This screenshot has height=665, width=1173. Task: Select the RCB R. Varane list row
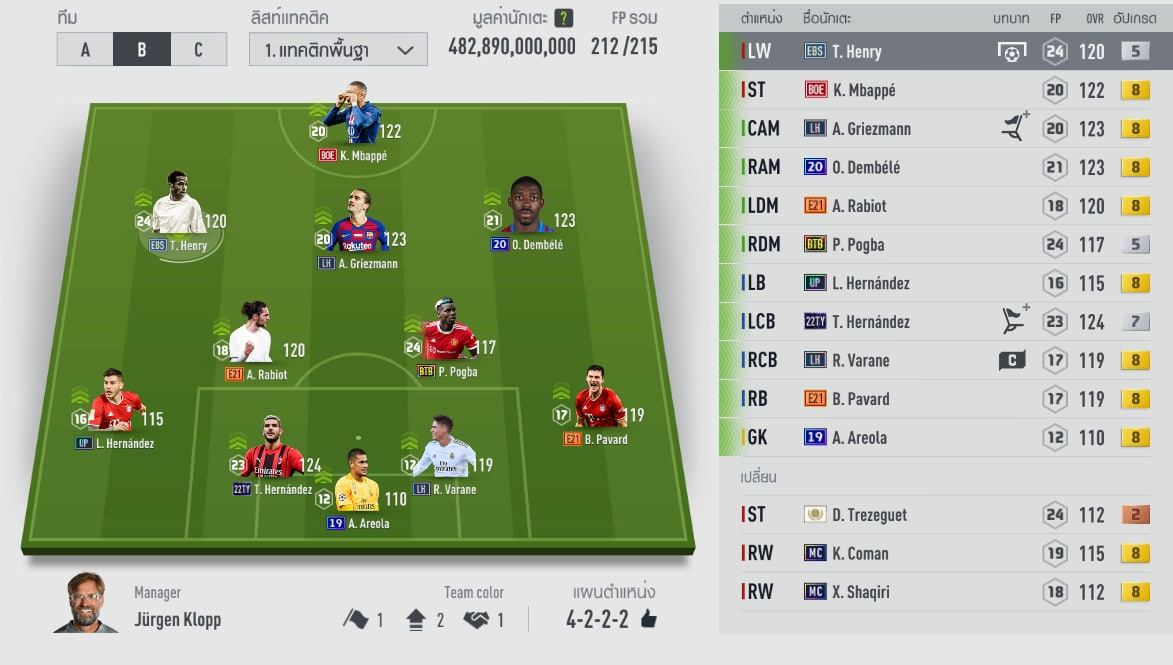[x=943, y=360]
